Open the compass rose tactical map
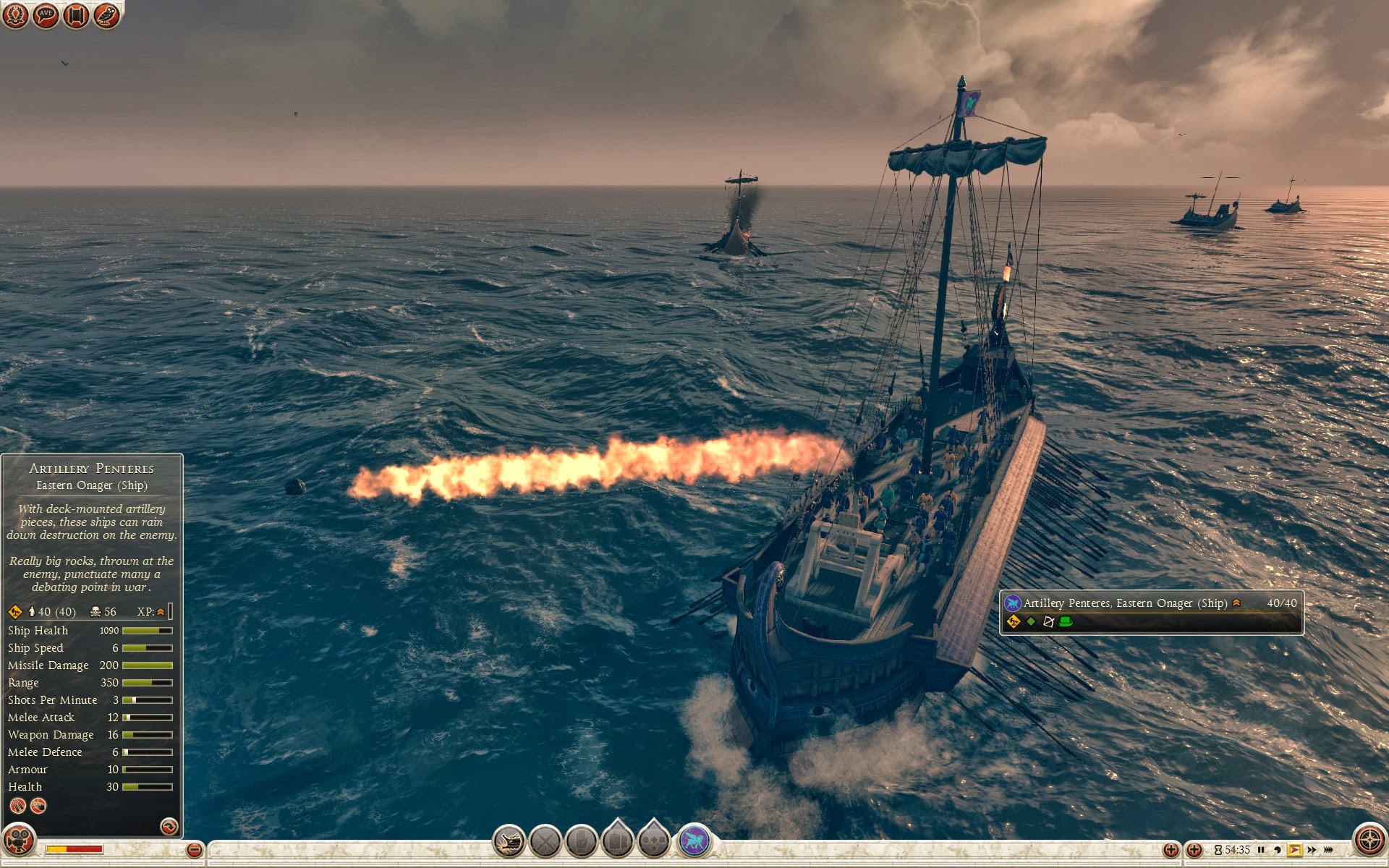This screenshot has width=1389, height=868. tap(1369, 840)
